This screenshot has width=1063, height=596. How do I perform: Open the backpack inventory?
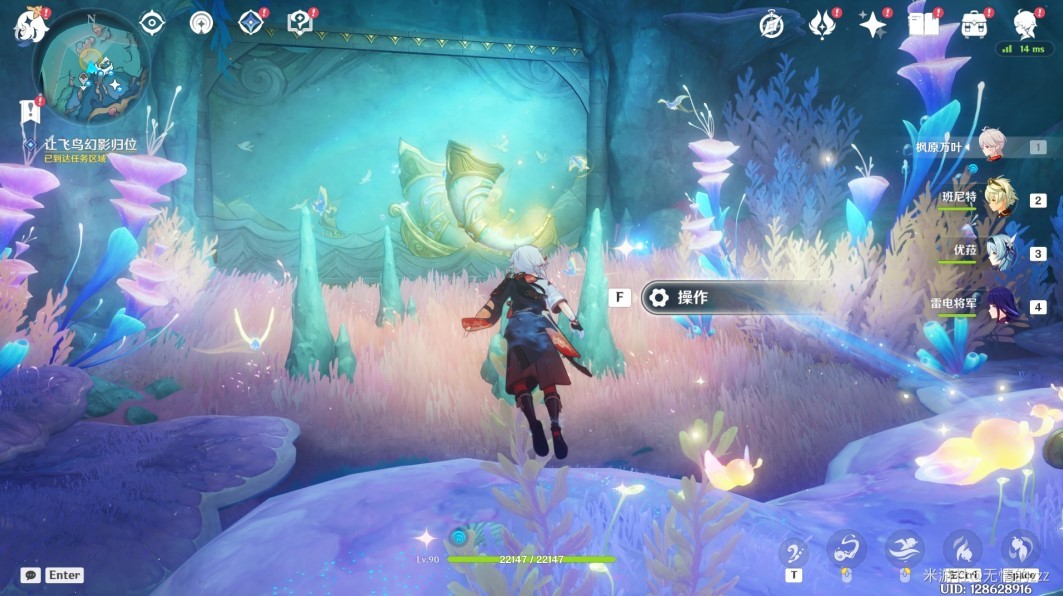975,25
